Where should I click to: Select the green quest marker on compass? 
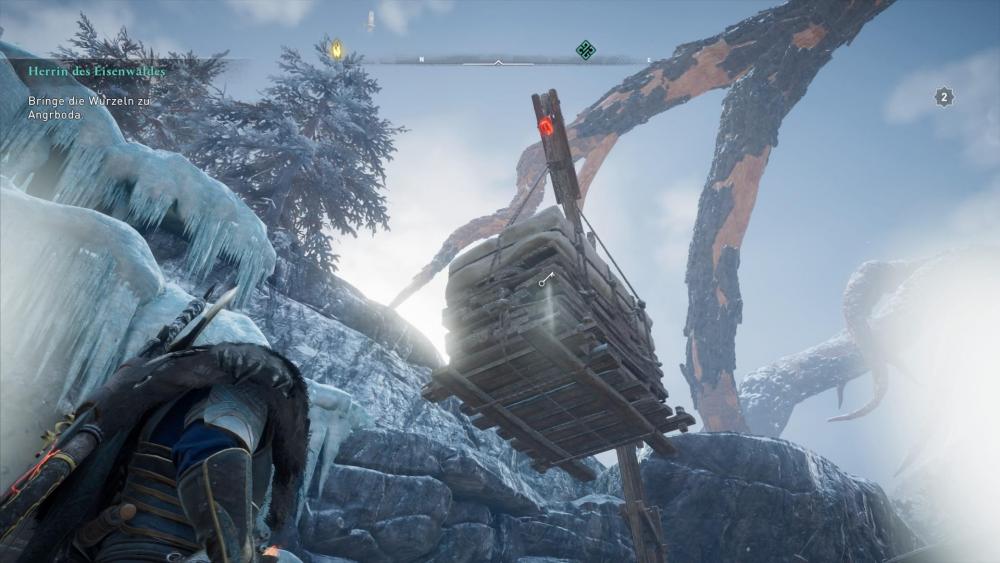[586, 49]
